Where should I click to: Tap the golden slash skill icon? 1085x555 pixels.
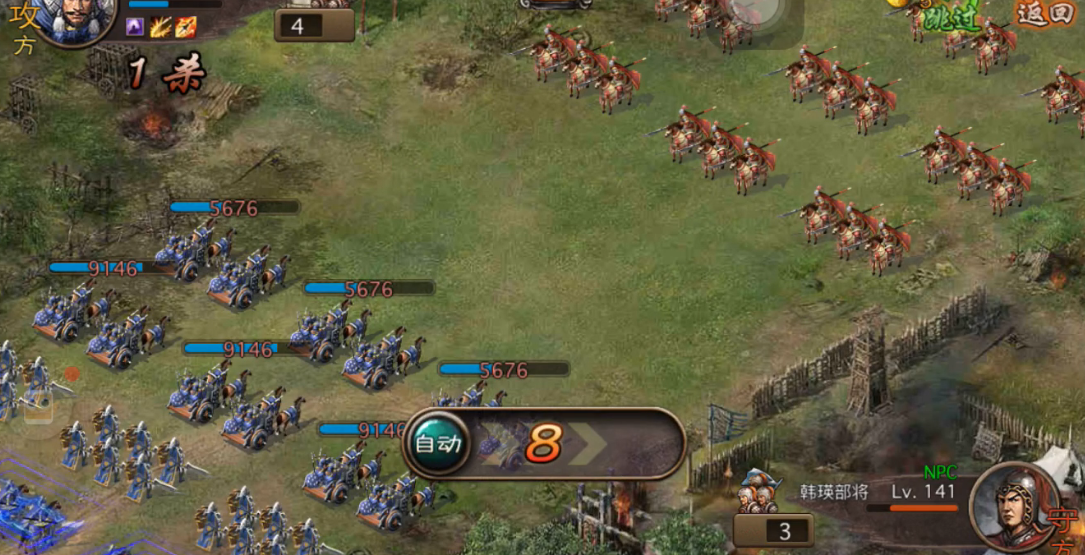click(160, 27)
